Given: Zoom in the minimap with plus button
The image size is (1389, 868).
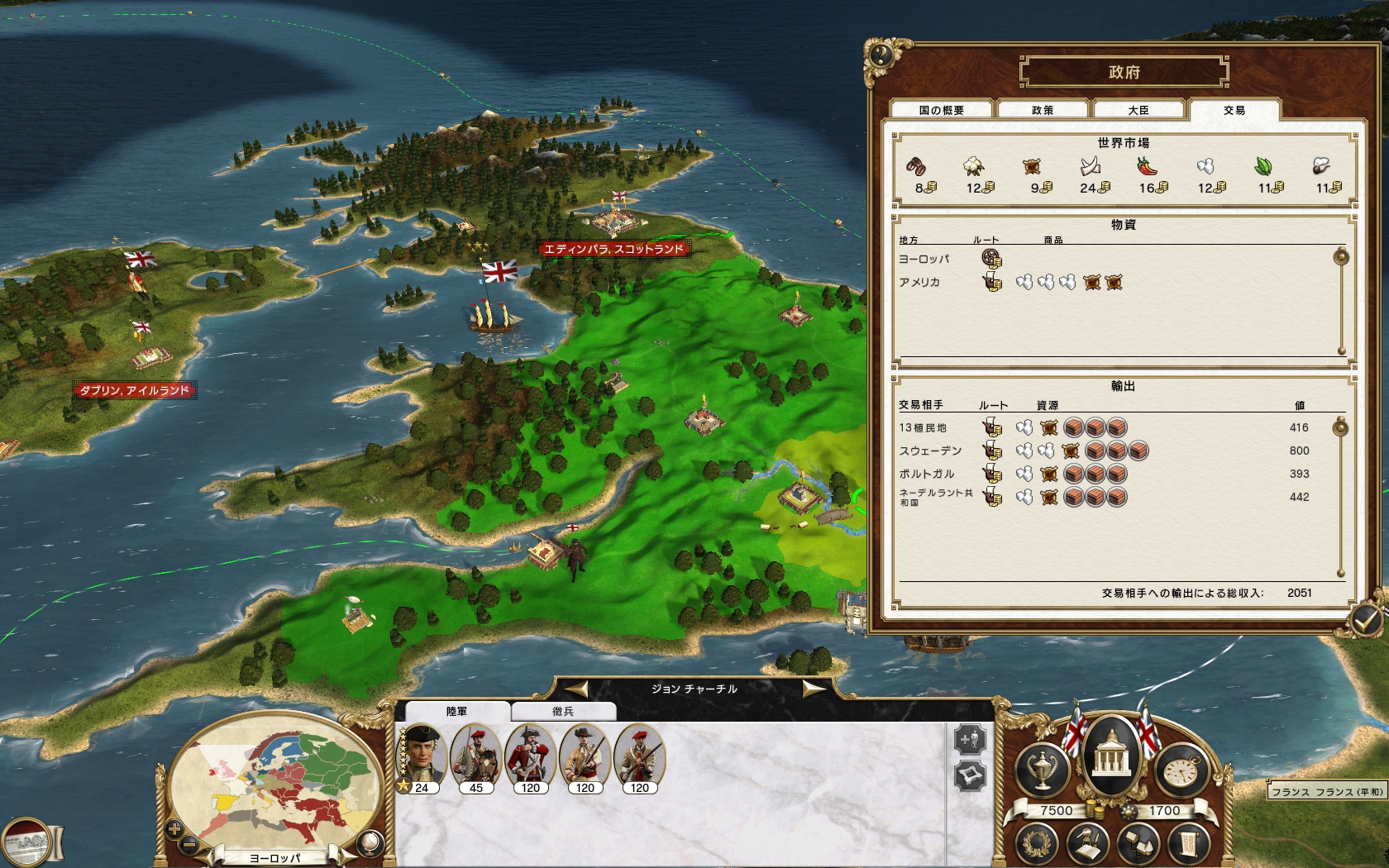Looking at the screenshot, I should coord(174,828).
